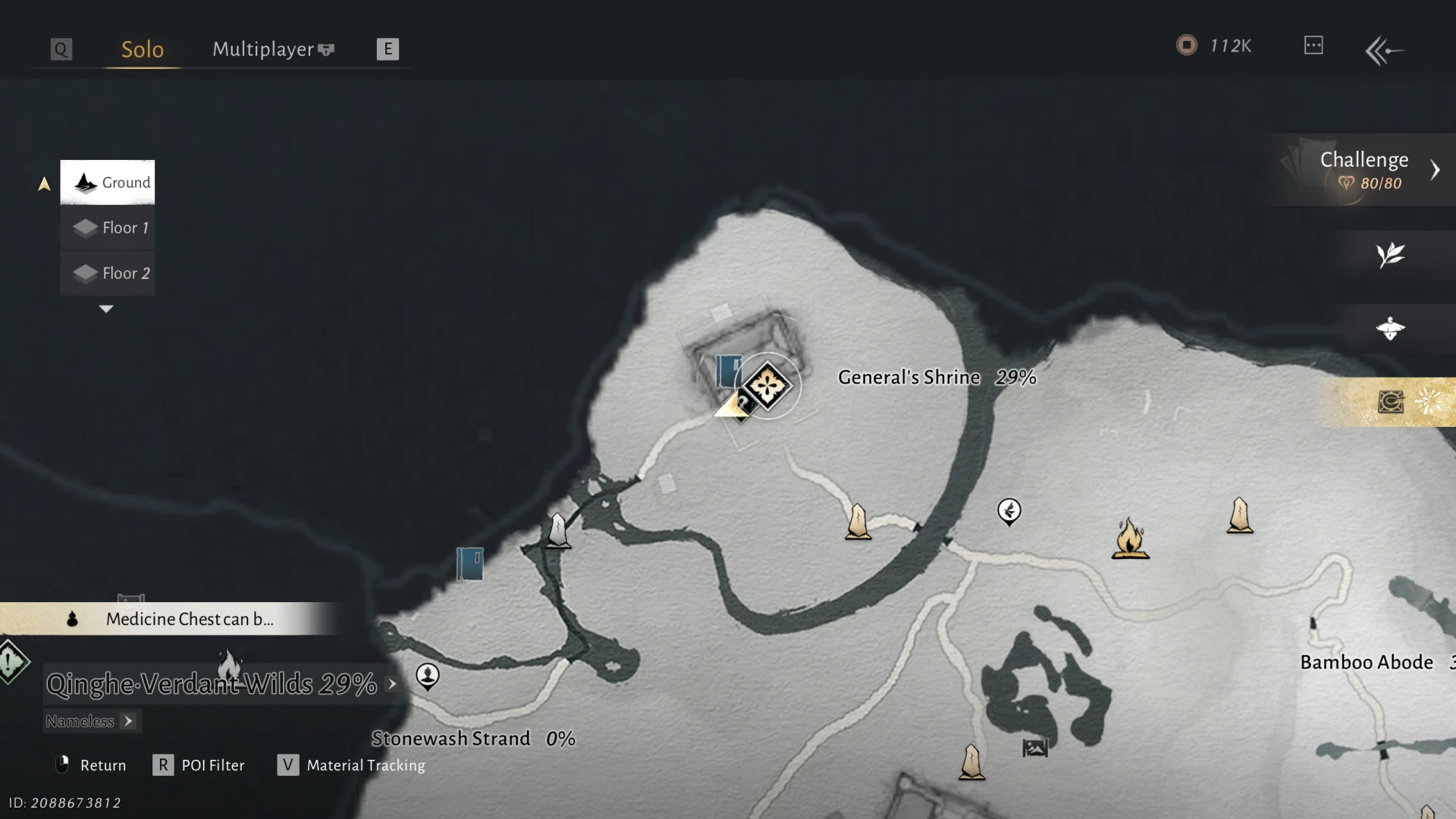Select the highlighted gold scroll side icon
Screen dimensions: 1456x819
(1391, 402)
